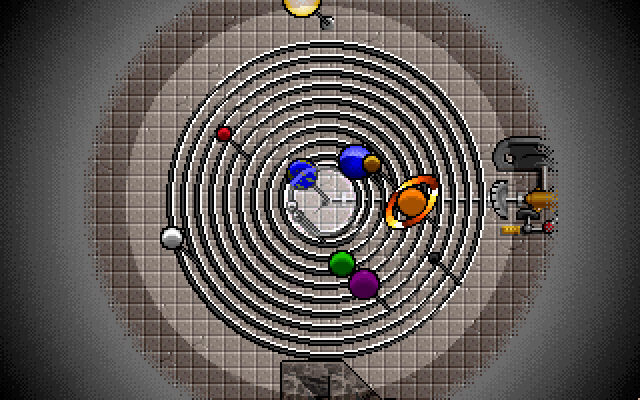
Task: Click the large blue planet
Action: click(353, 161)
